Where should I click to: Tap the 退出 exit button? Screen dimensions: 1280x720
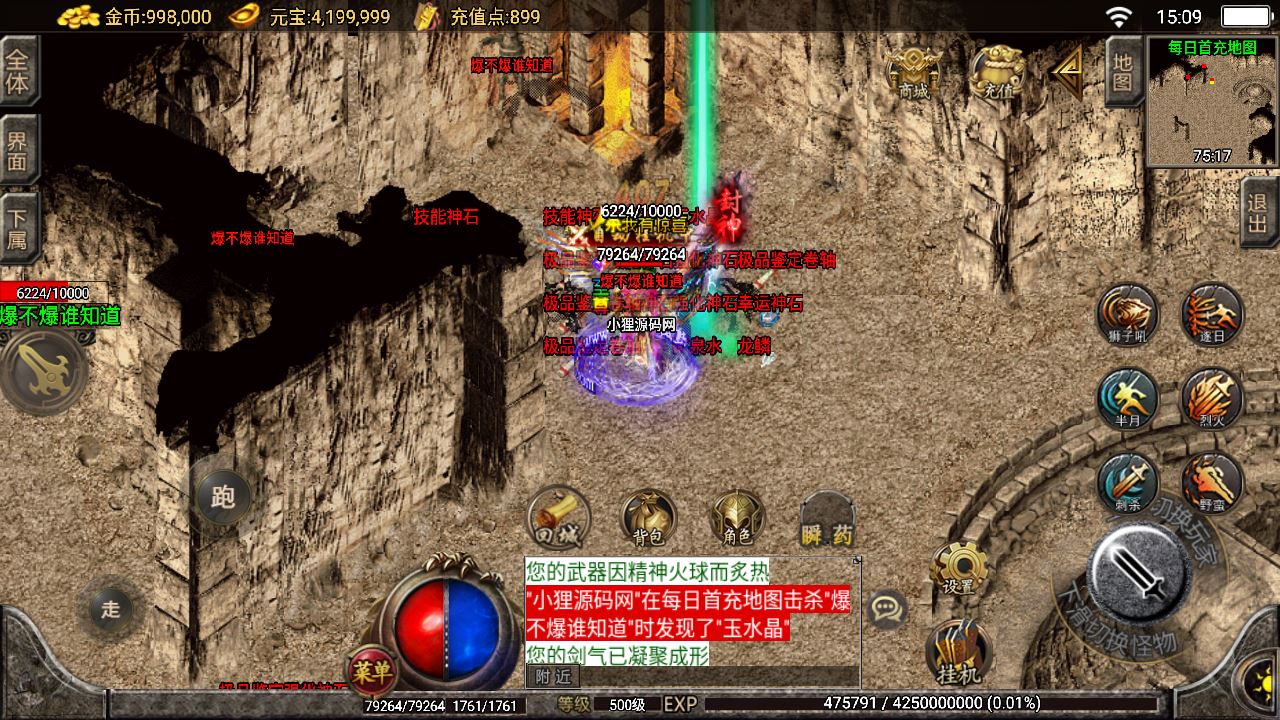[1259, 212]
